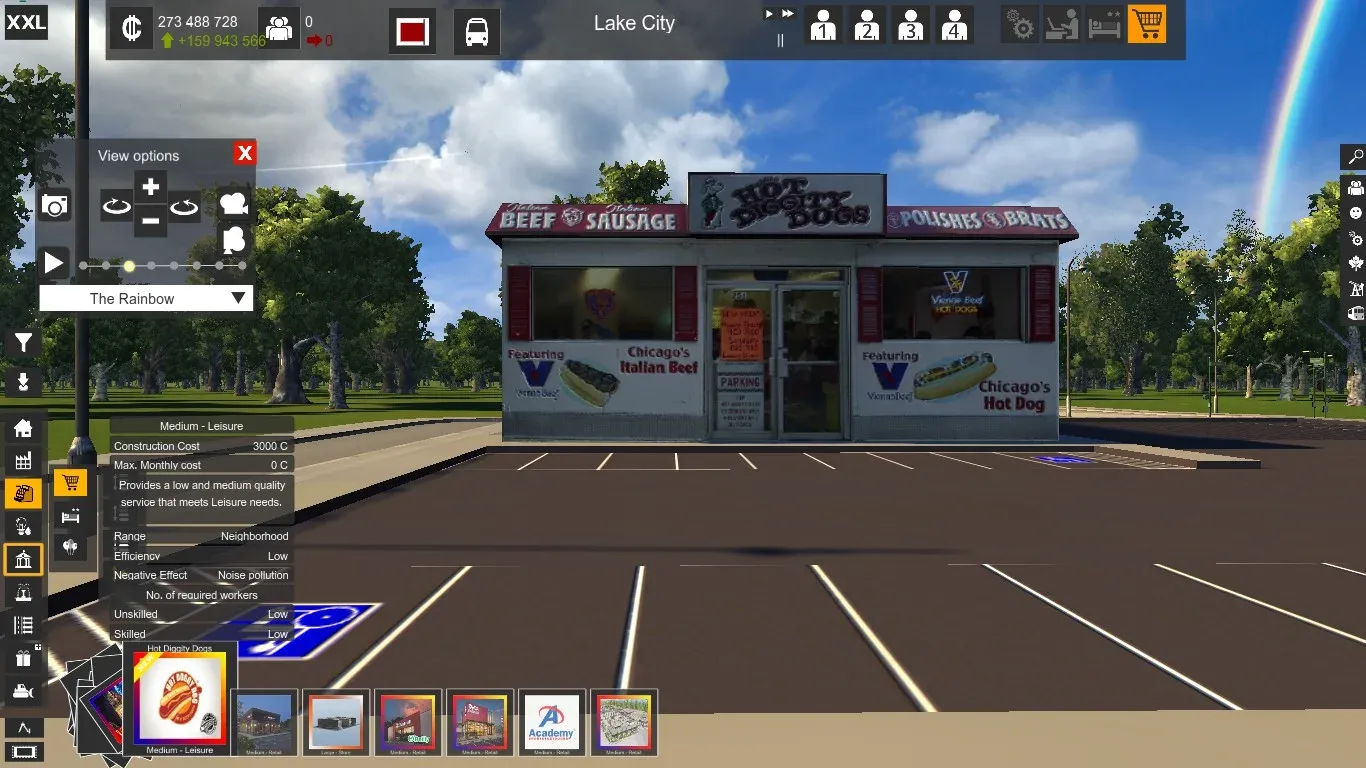The height and width of the screenshot is (768, 1366).
Task: Zoom in with the plus button
Action: [x=150, y=187]
